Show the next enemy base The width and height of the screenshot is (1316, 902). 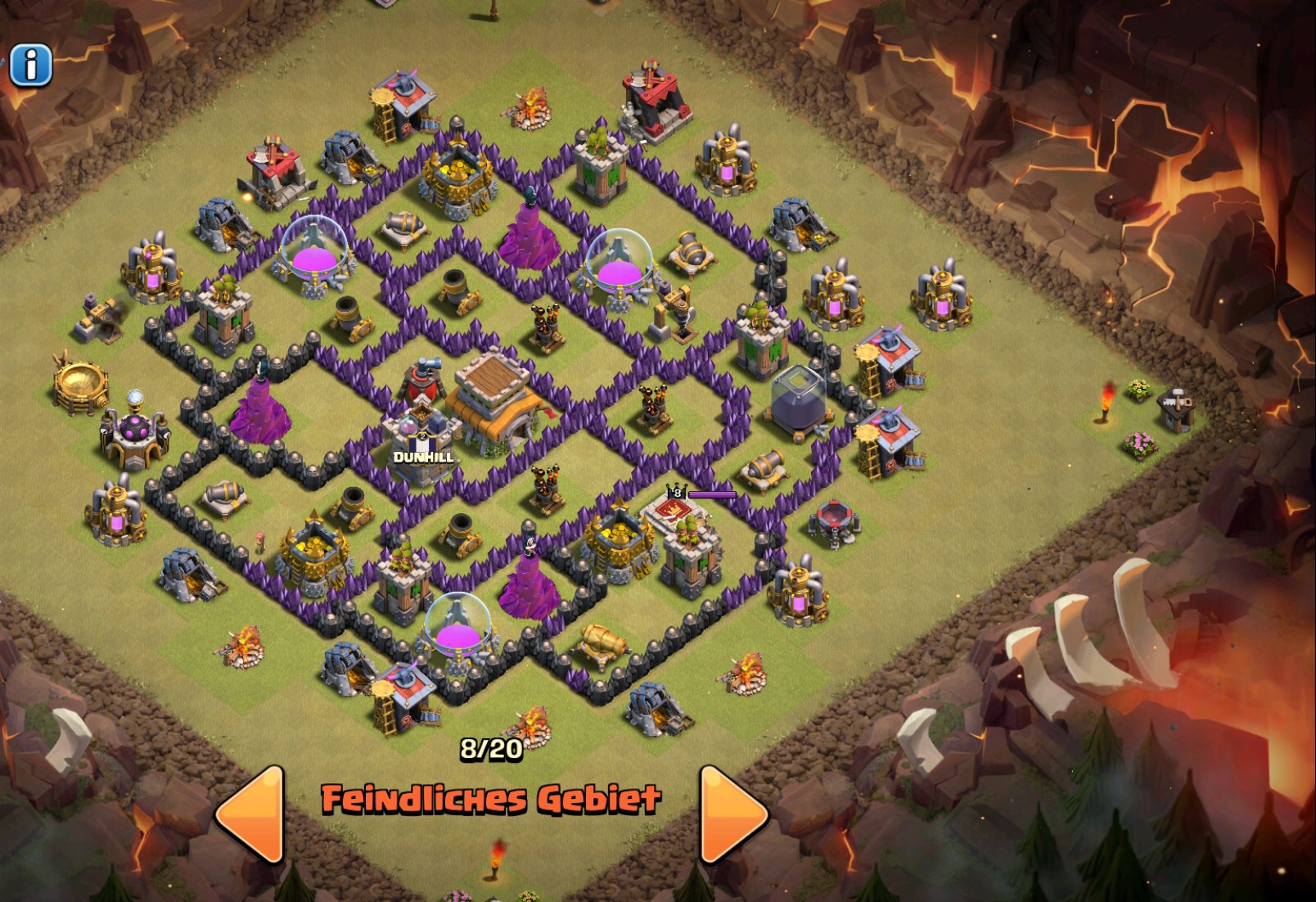click(731, 814)
